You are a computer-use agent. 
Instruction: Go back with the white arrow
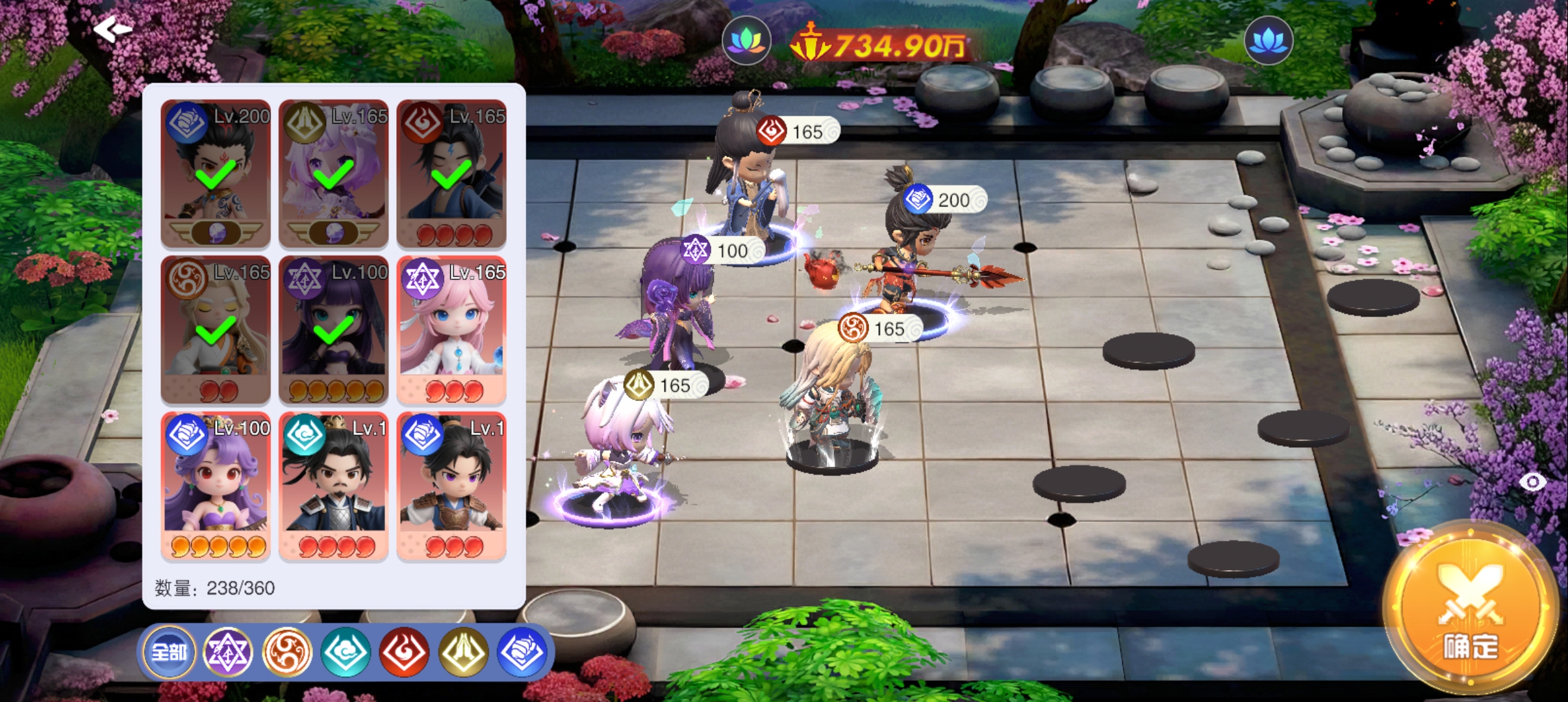pyautogui.click(x=112, y=29)
